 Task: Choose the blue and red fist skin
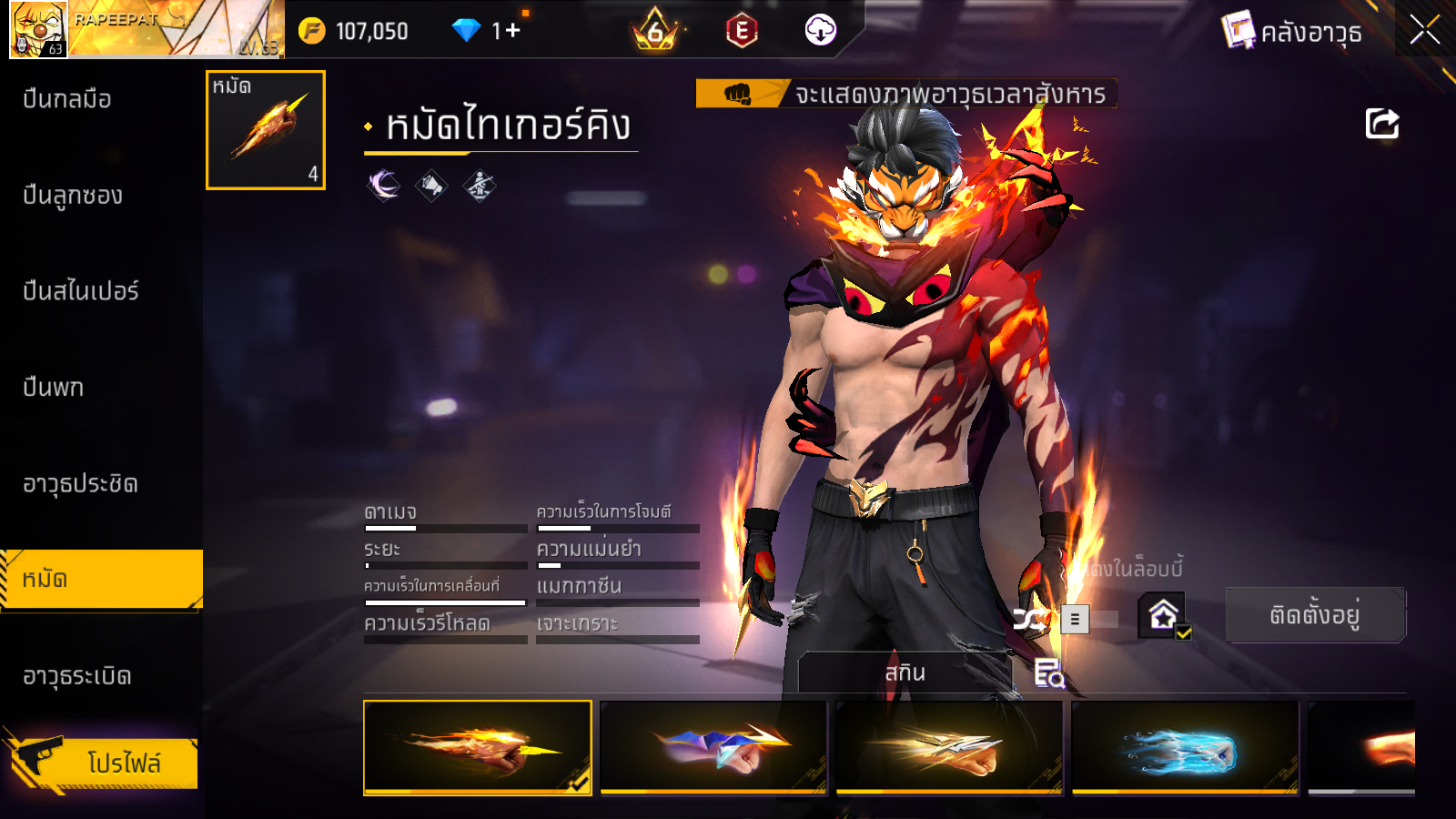713,747
